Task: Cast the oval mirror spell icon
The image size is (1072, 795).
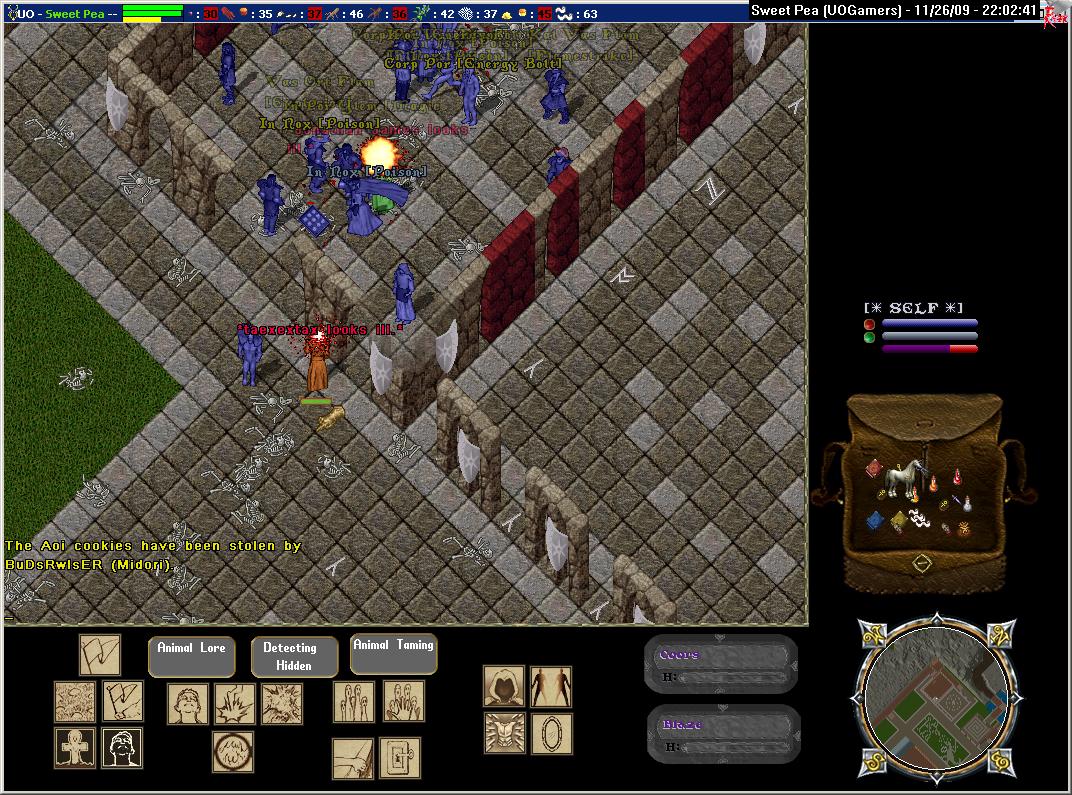Action: pos(551,733)
